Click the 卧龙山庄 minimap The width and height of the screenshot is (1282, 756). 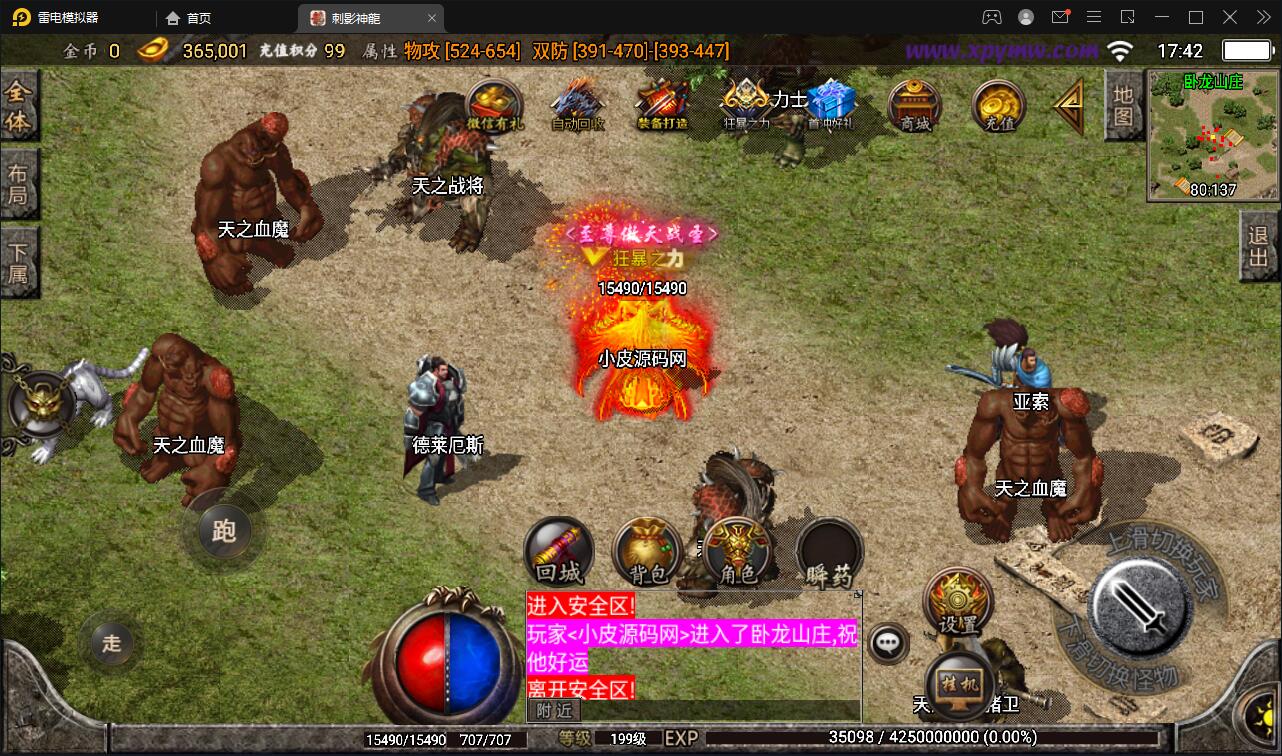click(x=1212, y=135)
